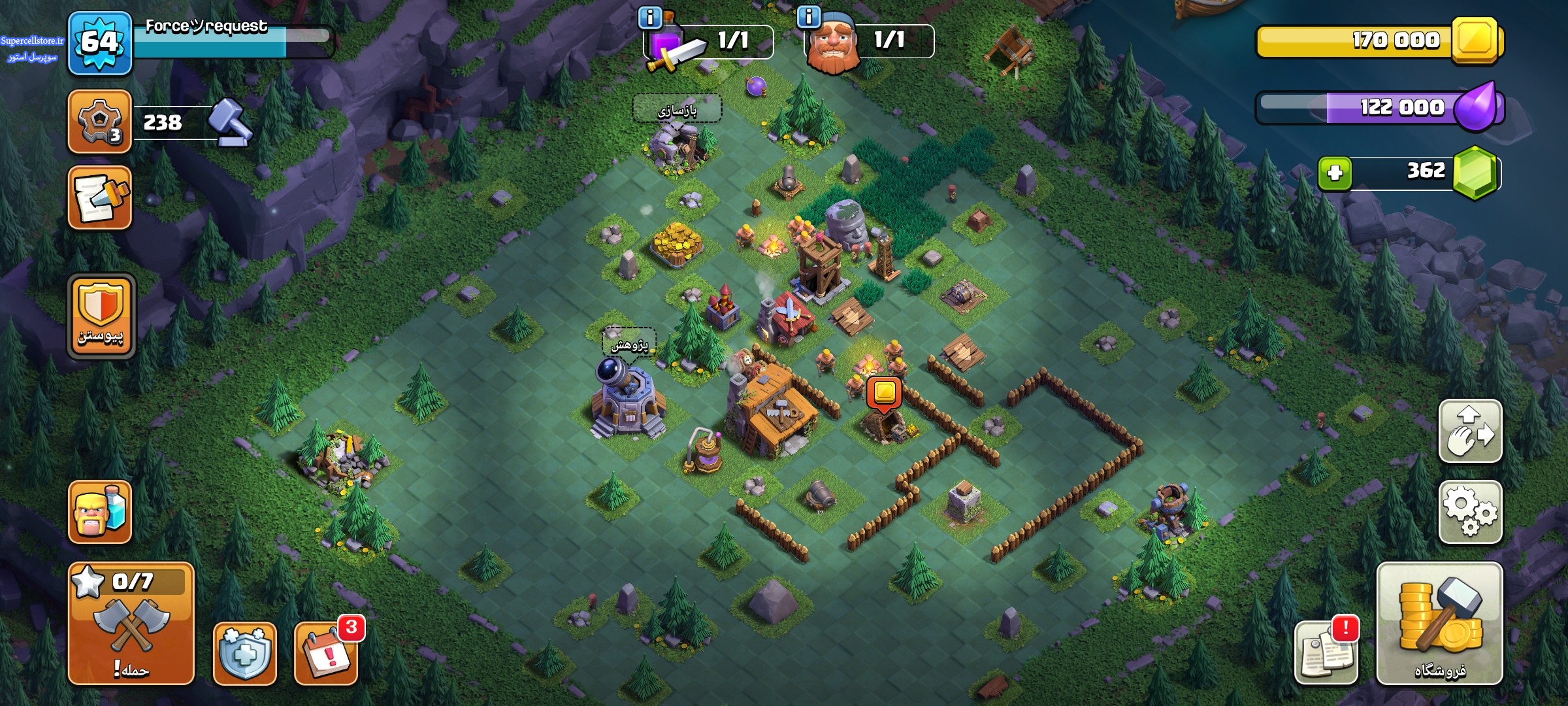Open the Shop with hammer and coins

coord(1439,623)
